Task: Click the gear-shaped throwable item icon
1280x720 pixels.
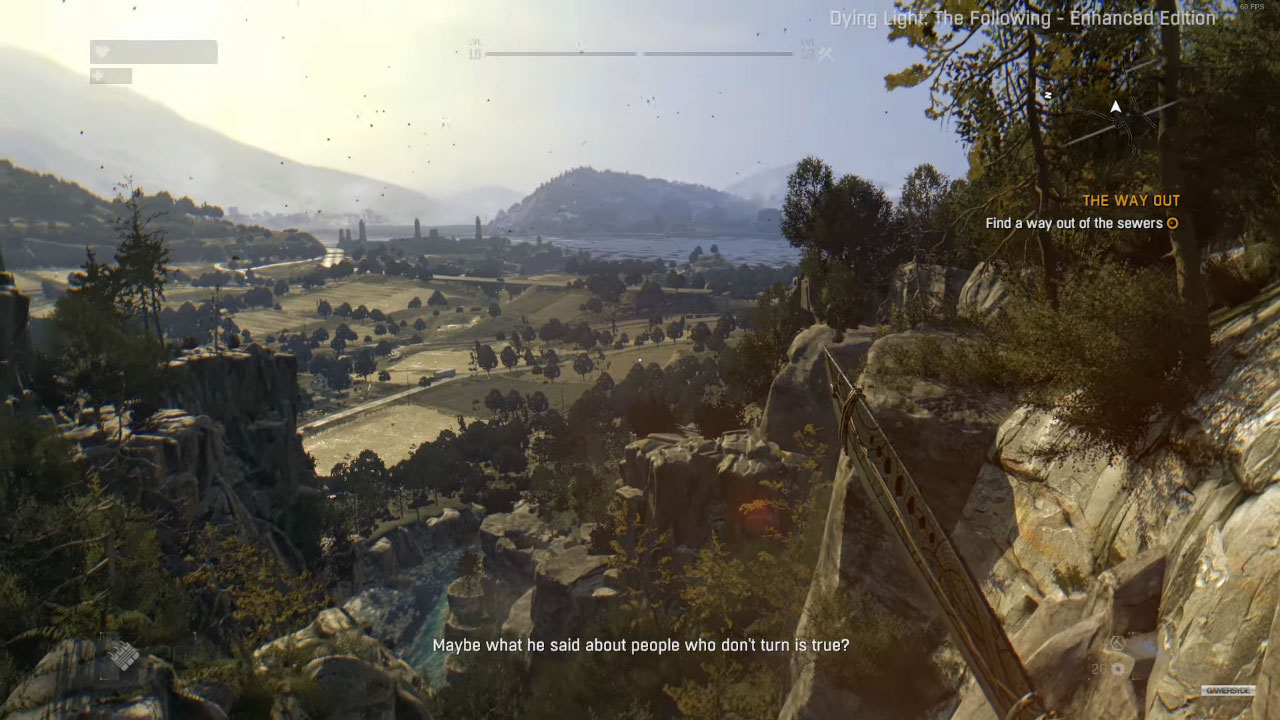Action: (x=1117, y=669)
